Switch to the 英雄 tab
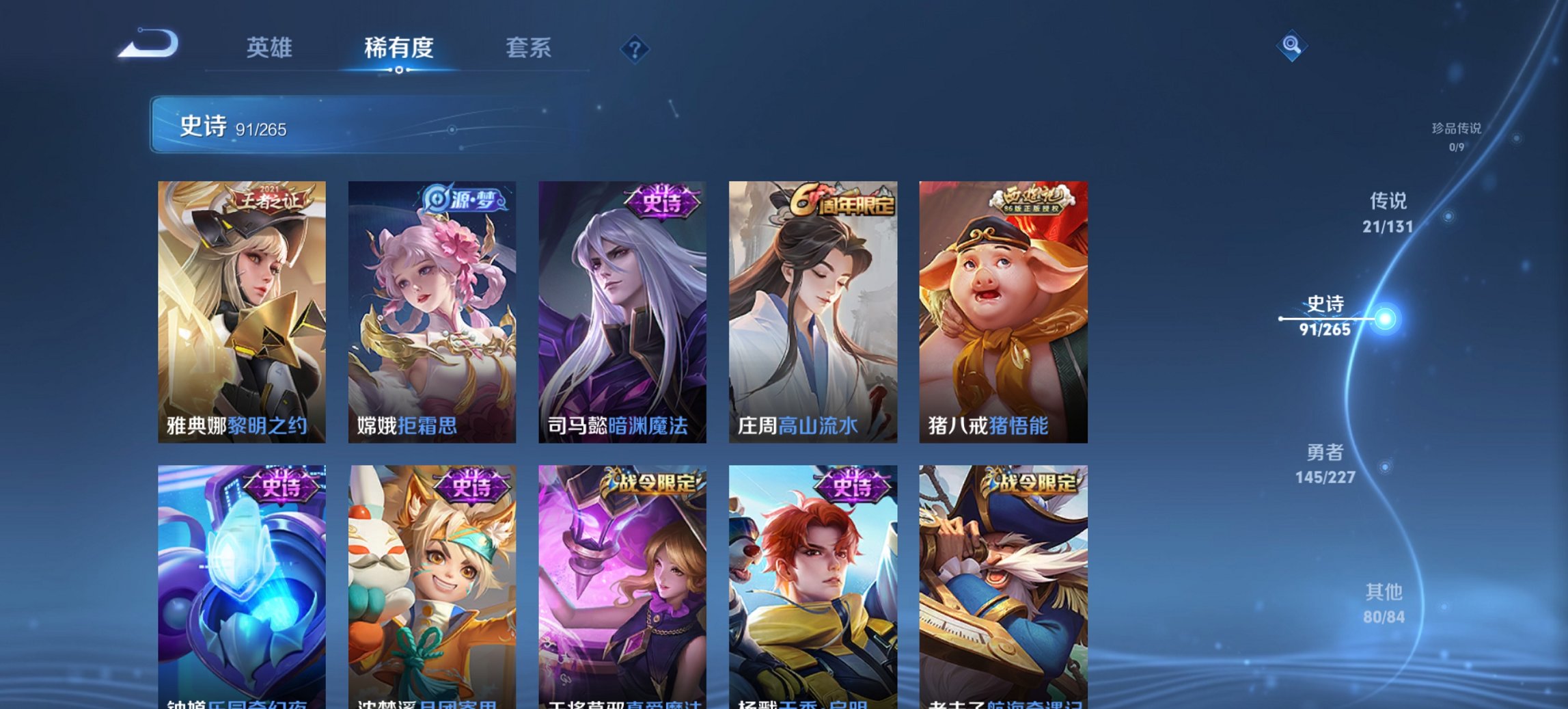 pyautogui.click(x=271, y=48)
